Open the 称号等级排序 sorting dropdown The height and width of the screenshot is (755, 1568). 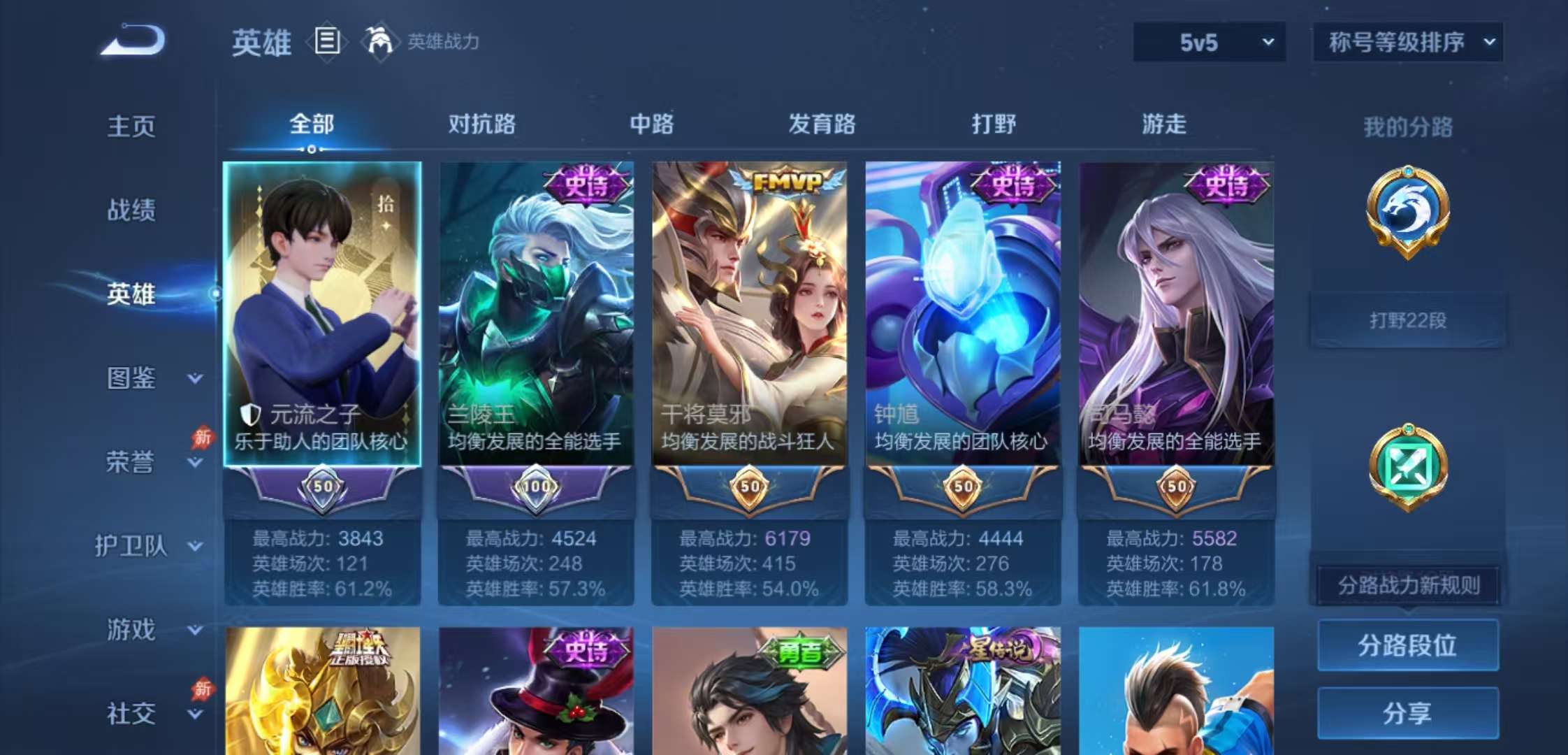tap(1409, 41)
